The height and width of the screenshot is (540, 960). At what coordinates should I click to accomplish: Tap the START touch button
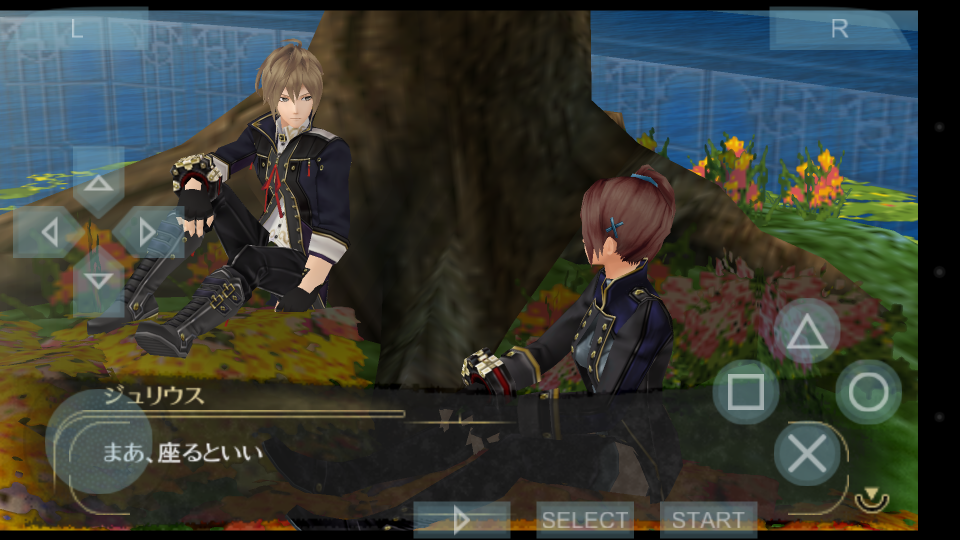708,519
